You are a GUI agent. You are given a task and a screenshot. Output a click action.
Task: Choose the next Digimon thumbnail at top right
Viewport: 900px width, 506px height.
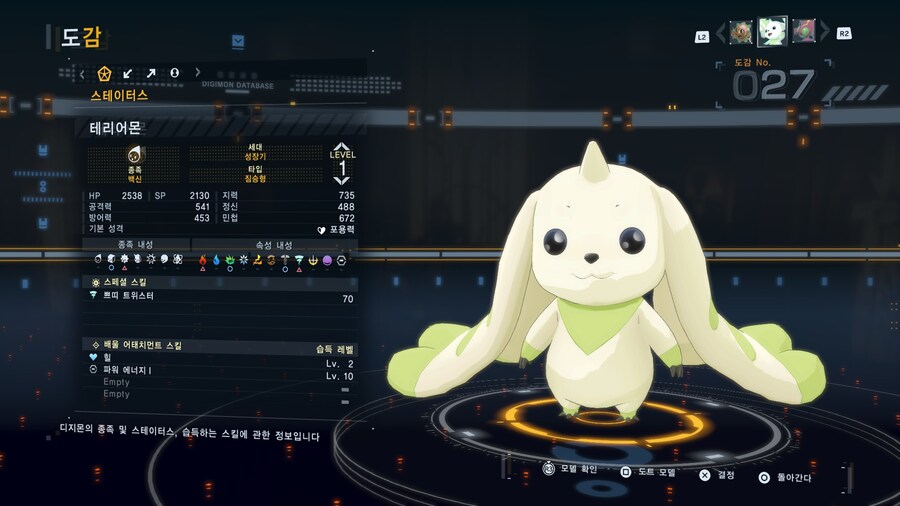tap(804, 32)
